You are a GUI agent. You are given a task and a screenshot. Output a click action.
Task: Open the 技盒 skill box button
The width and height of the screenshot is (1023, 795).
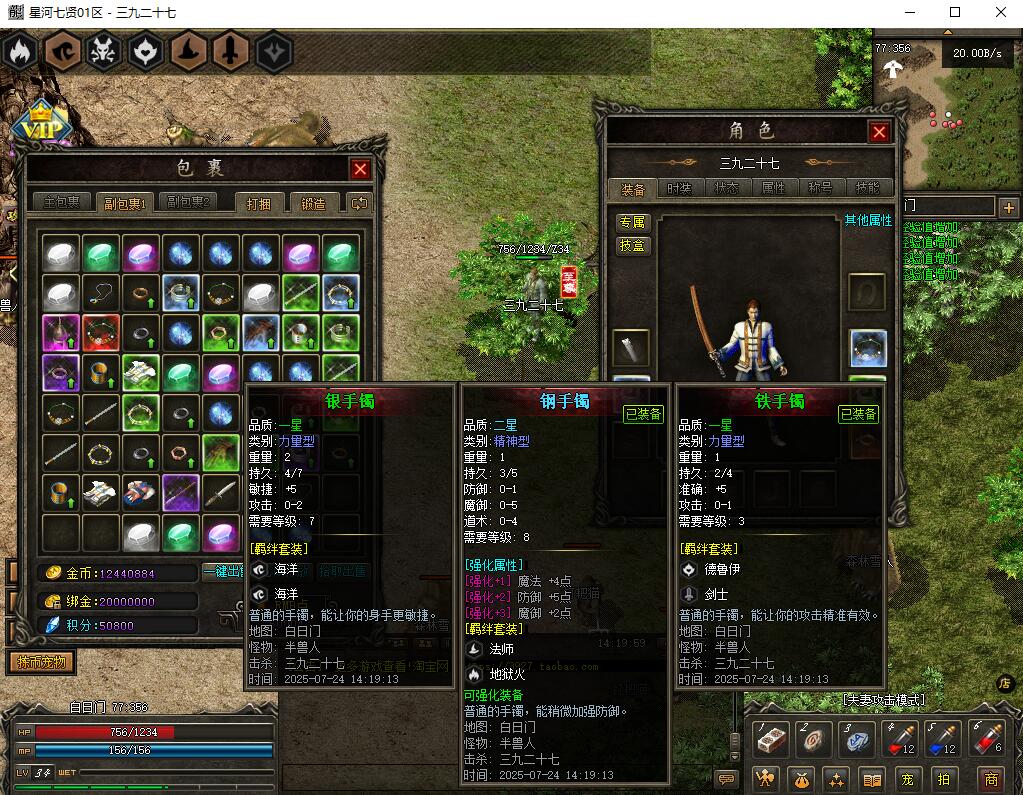(x=632, y=246)
